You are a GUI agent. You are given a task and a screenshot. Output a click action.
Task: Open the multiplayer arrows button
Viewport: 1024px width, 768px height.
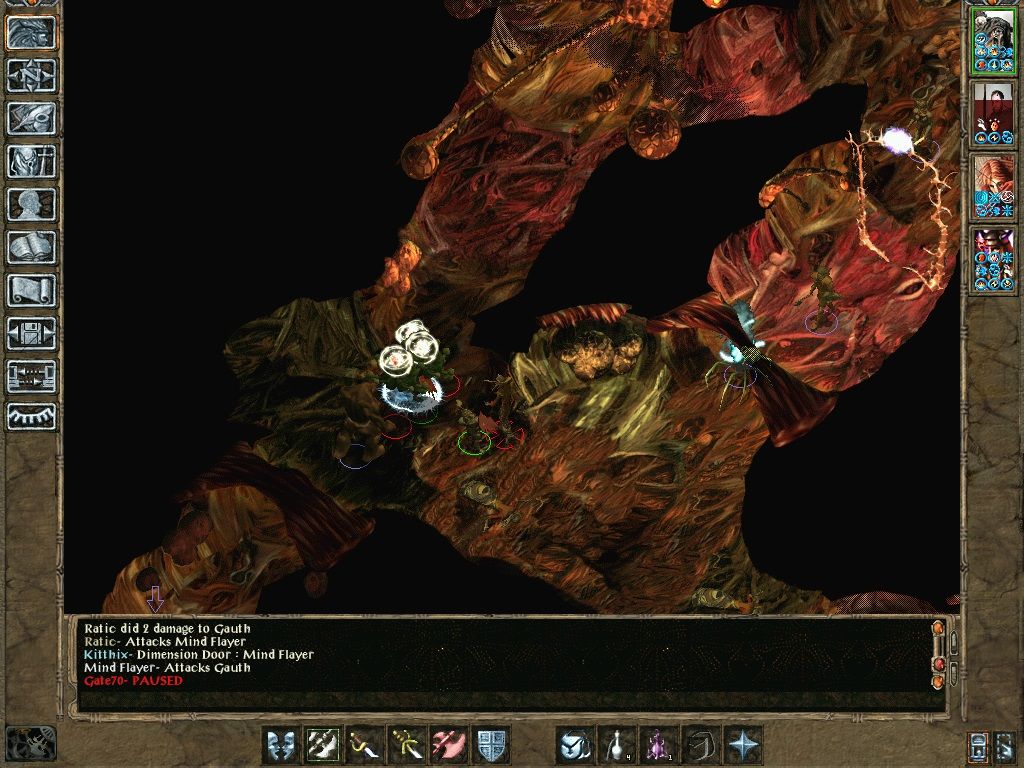pos(31,376)
